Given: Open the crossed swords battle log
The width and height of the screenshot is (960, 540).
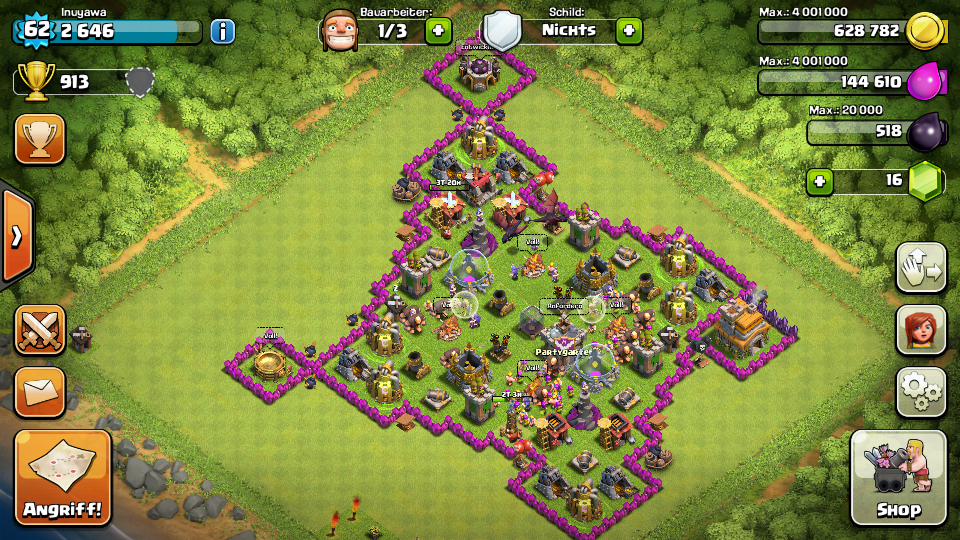Looking at the screenshot, I should (40, 330).
